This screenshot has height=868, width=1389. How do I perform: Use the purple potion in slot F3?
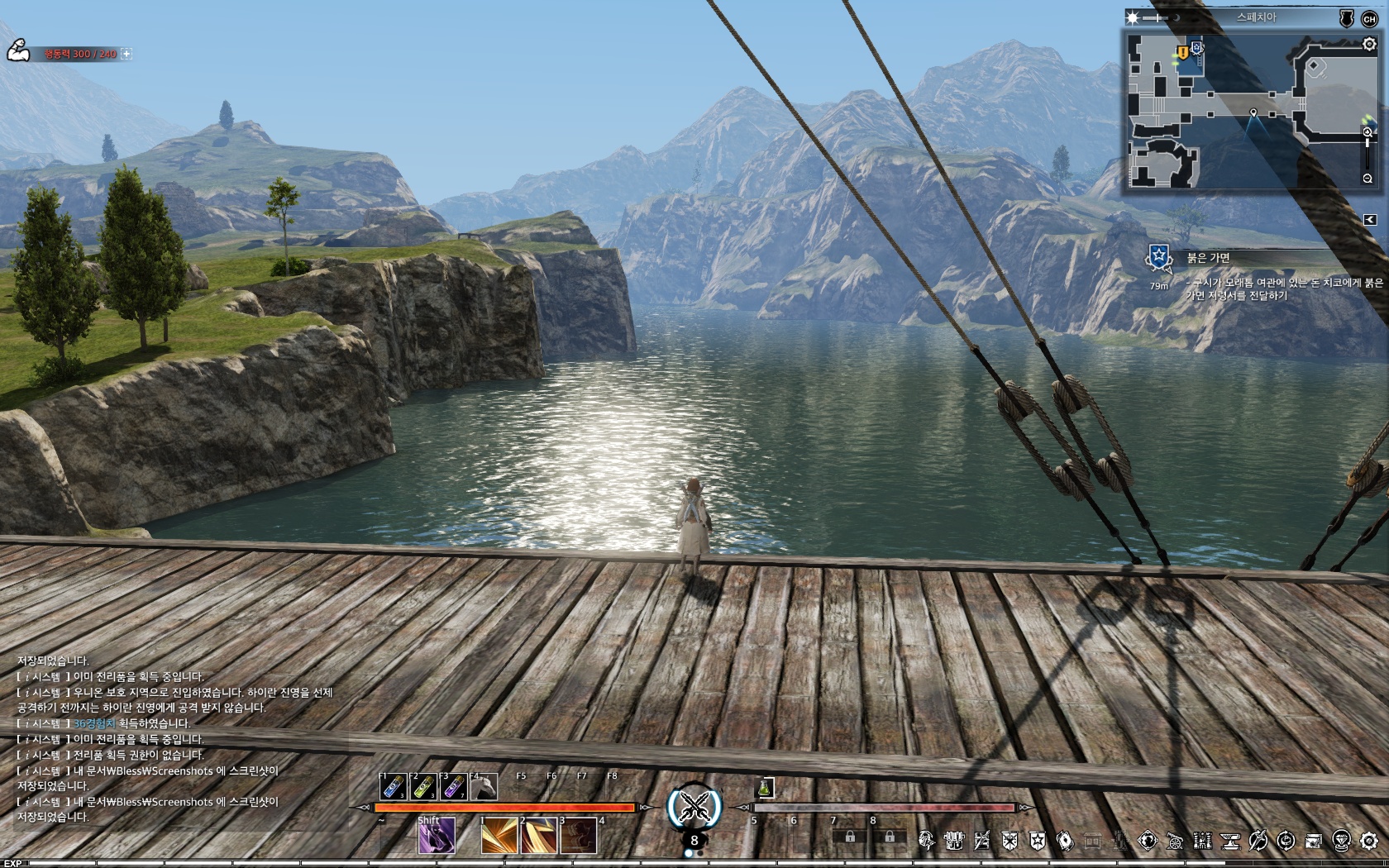pyautogui.click(x=453, y=786)
